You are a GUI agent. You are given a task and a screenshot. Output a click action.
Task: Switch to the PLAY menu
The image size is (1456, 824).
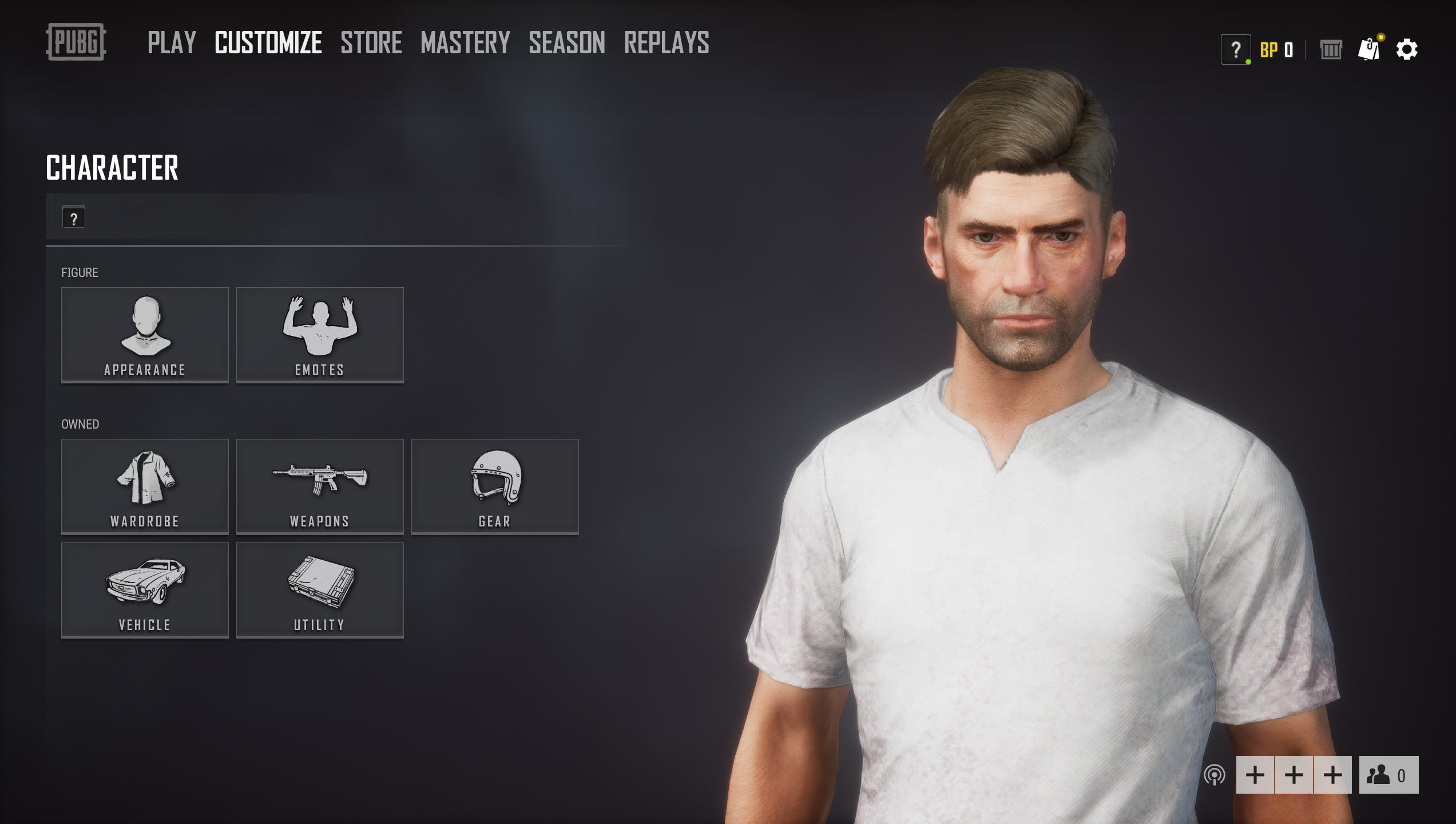tap(172, 42)
